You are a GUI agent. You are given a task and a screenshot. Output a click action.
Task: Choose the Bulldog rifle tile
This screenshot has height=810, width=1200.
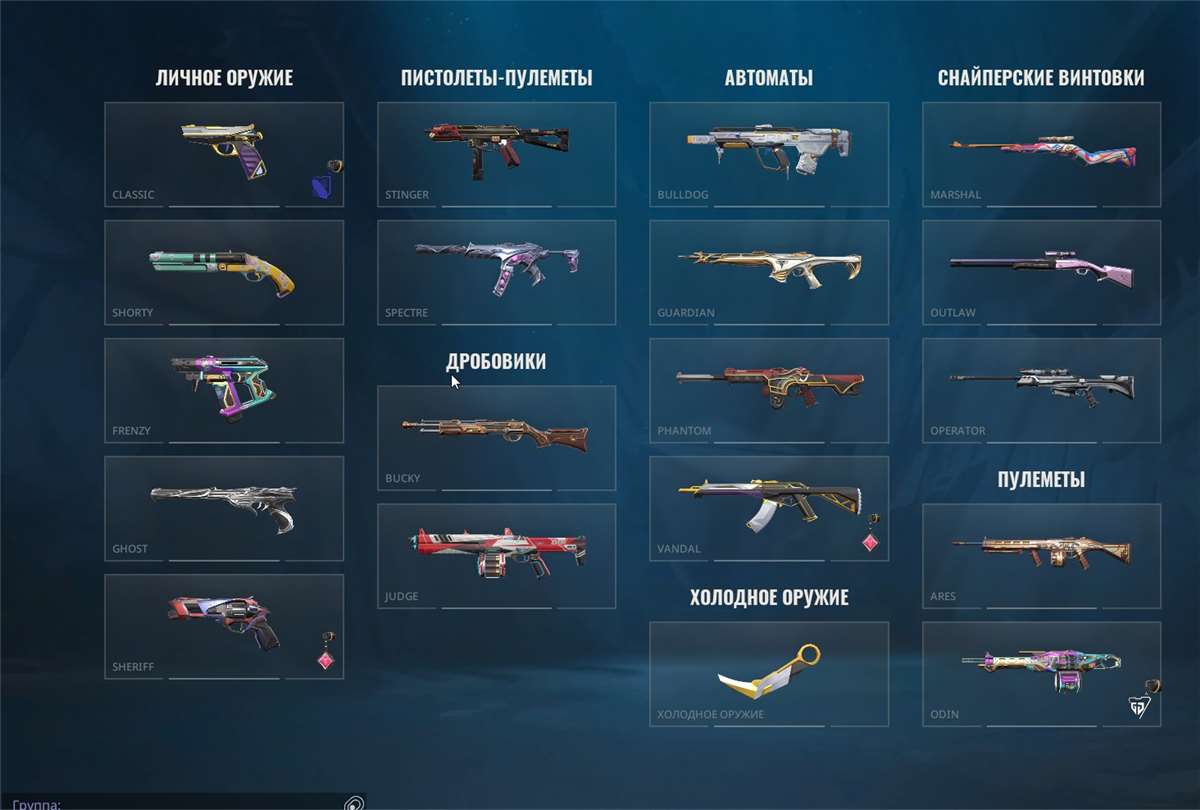tap(768, 154)
